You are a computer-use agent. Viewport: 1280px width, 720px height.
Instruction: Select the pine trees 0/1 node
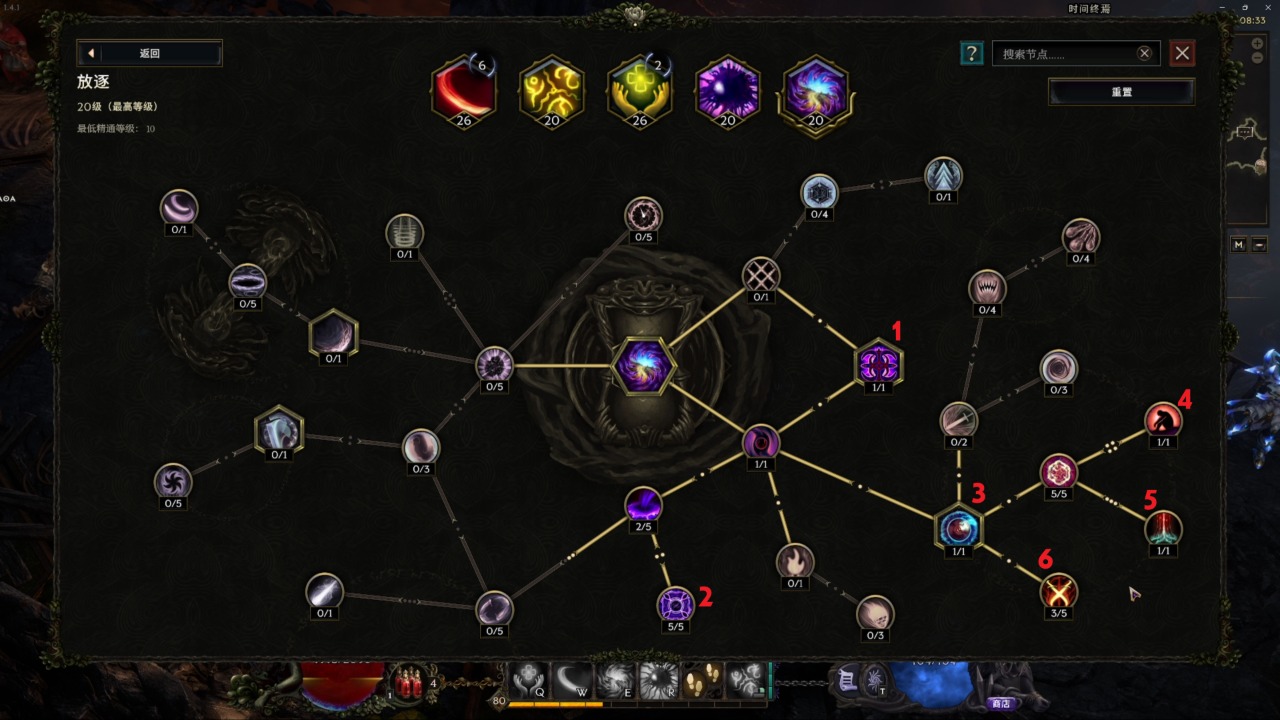943,174
